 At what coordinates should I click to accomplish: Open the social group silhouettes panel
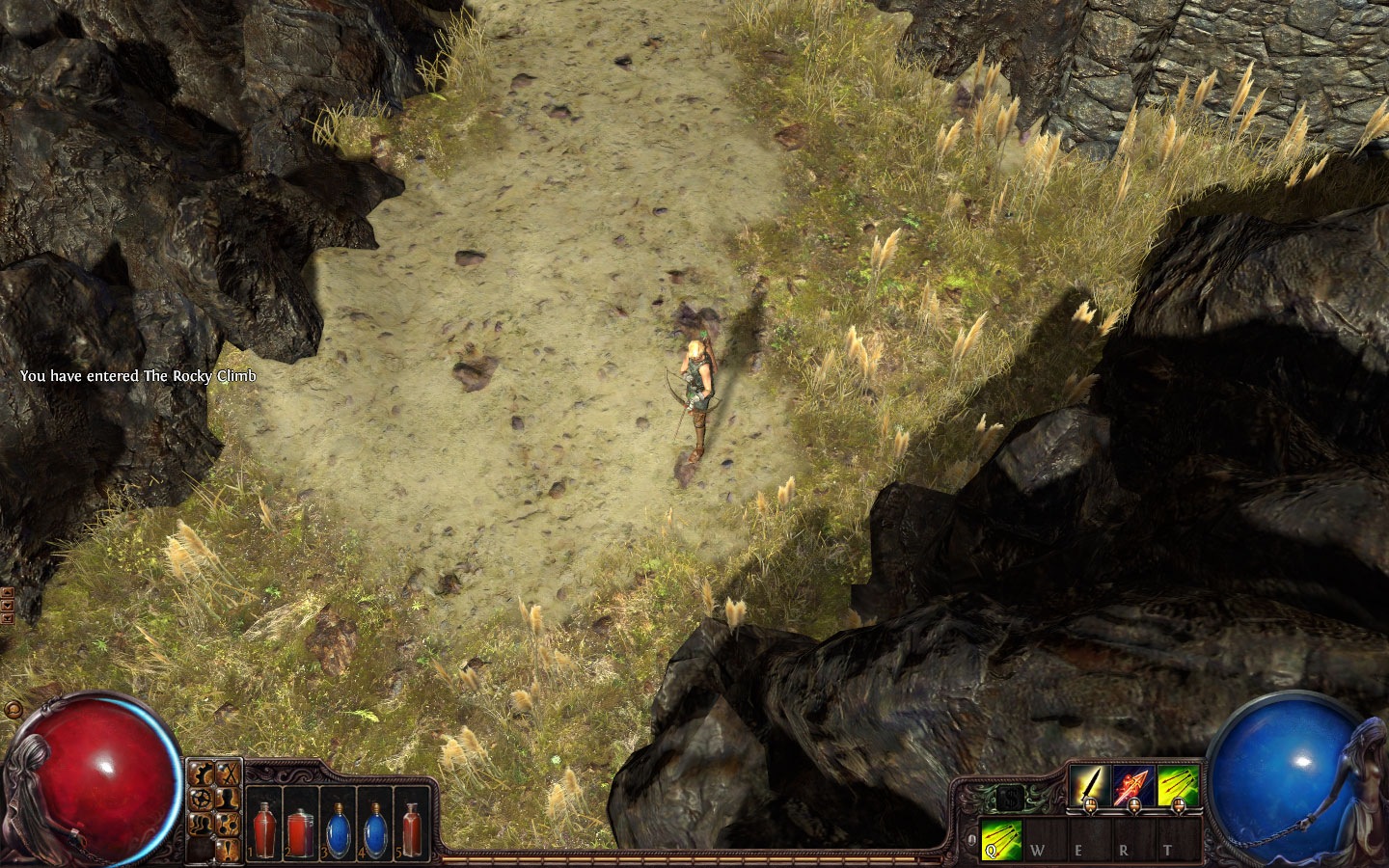(203, 824)
